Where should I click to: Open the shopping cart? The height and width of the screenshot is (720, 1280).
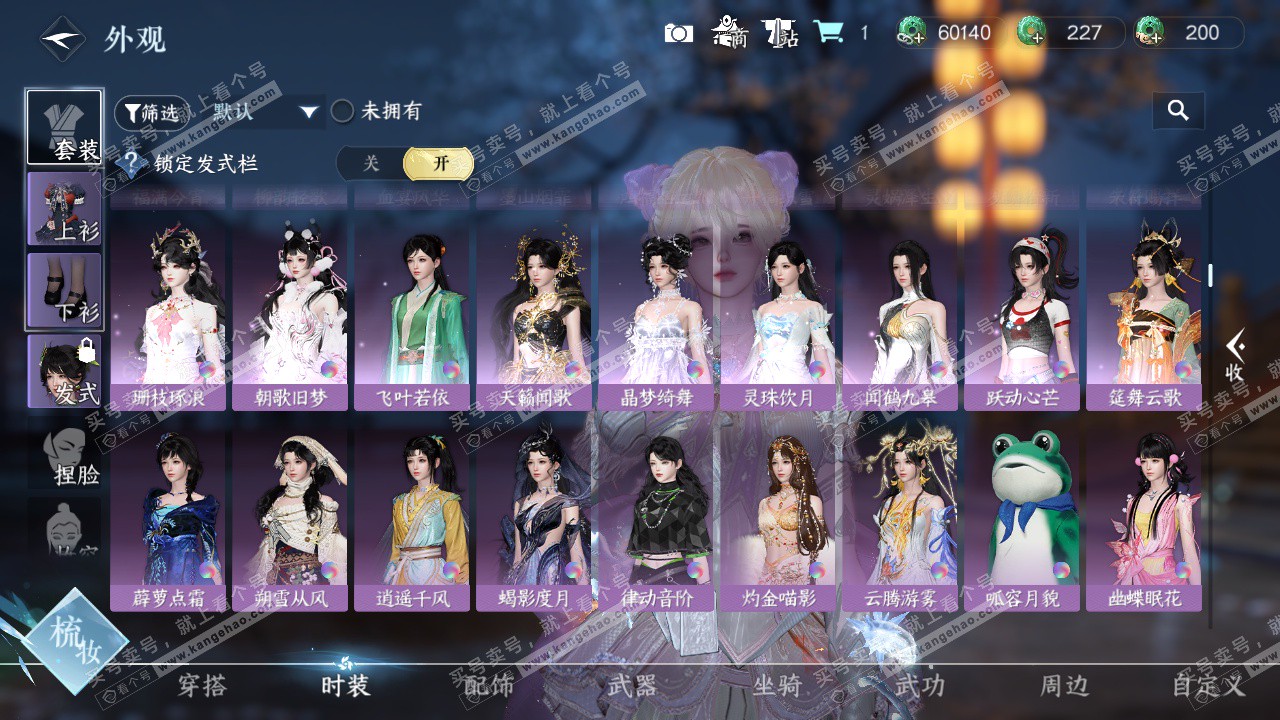click(828, 33)
